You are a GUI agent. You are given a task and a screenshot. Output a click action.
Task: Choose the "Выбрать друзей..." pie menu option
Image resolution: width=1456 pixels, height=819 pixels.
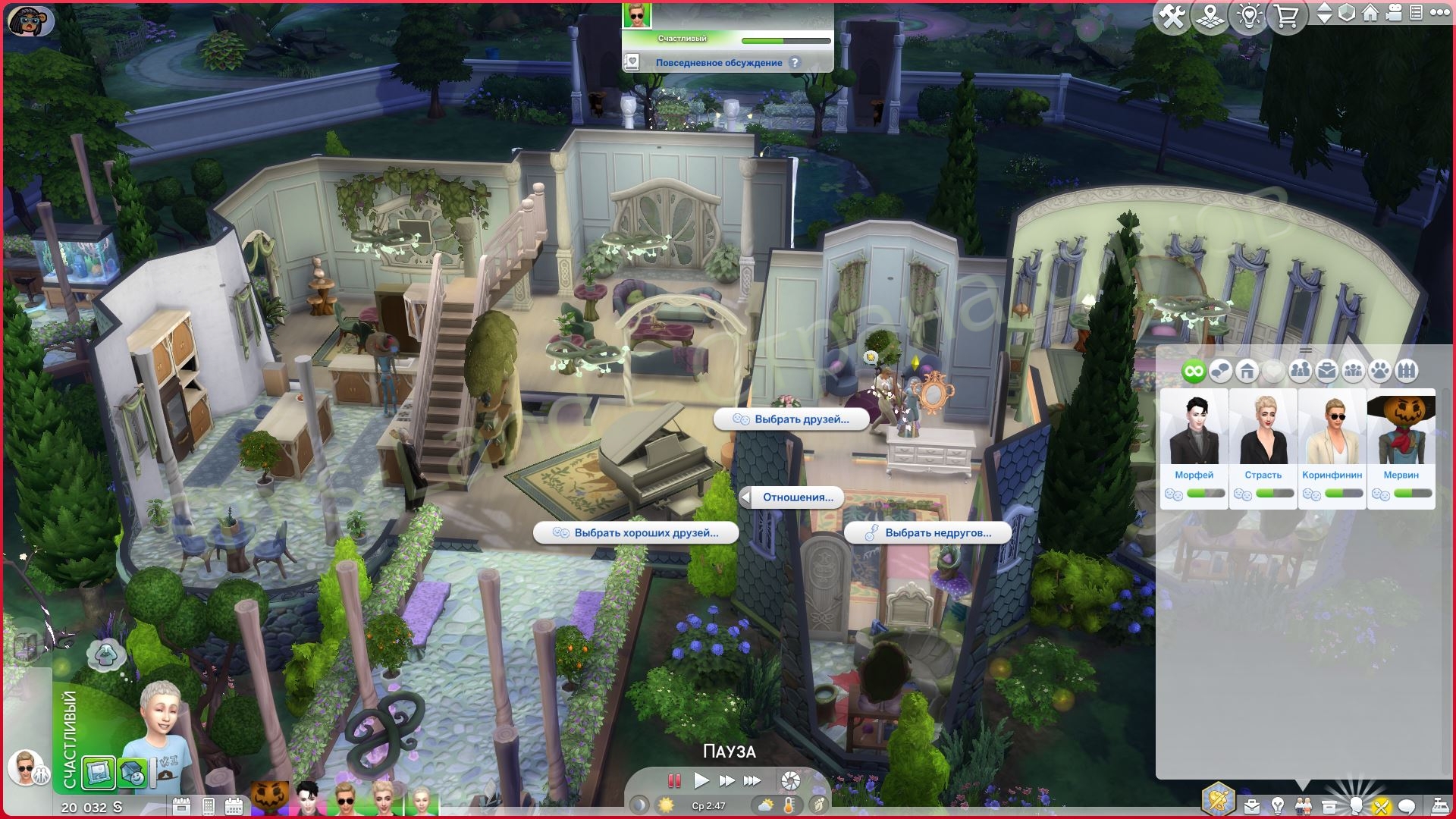[792, 419]
